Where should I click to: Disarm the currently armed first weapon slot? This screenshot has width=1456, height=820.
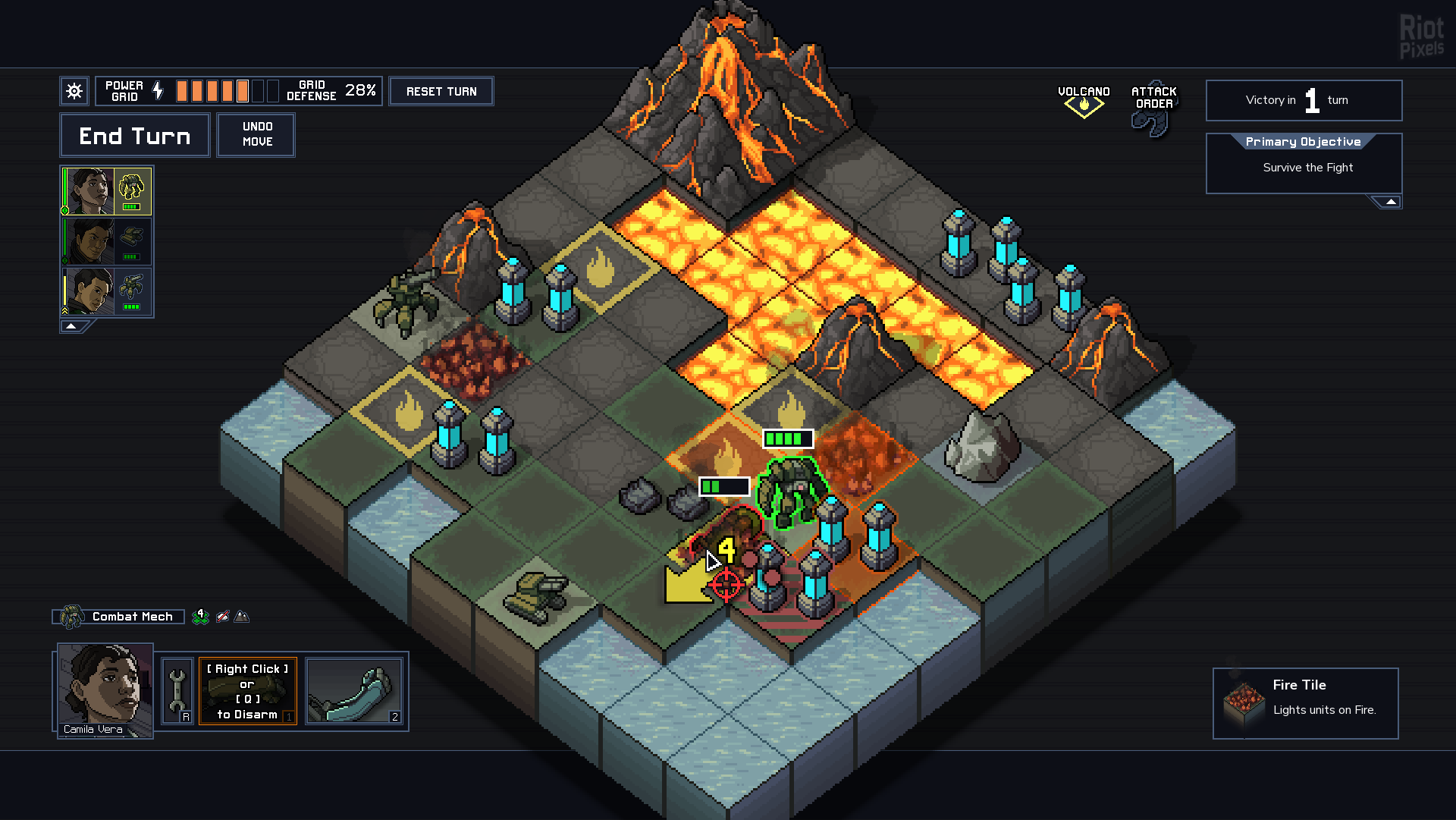[247, 691]
